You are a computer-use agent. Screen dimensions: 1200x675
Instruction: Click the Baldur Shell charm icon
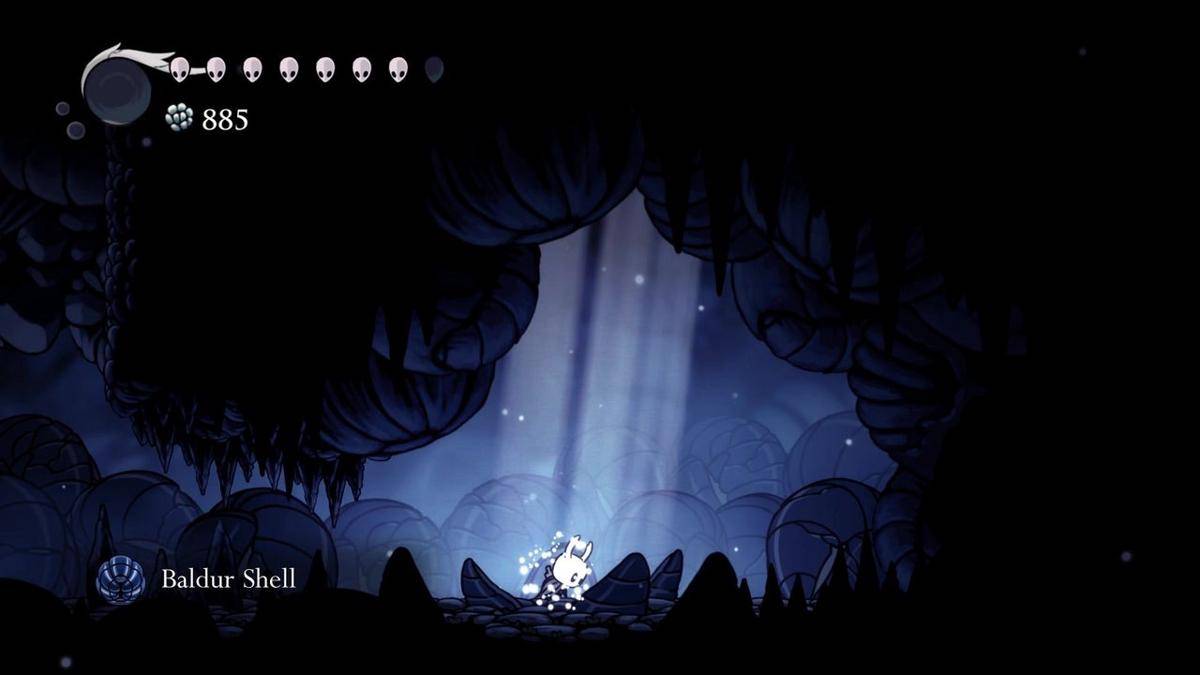coord(120,579)
